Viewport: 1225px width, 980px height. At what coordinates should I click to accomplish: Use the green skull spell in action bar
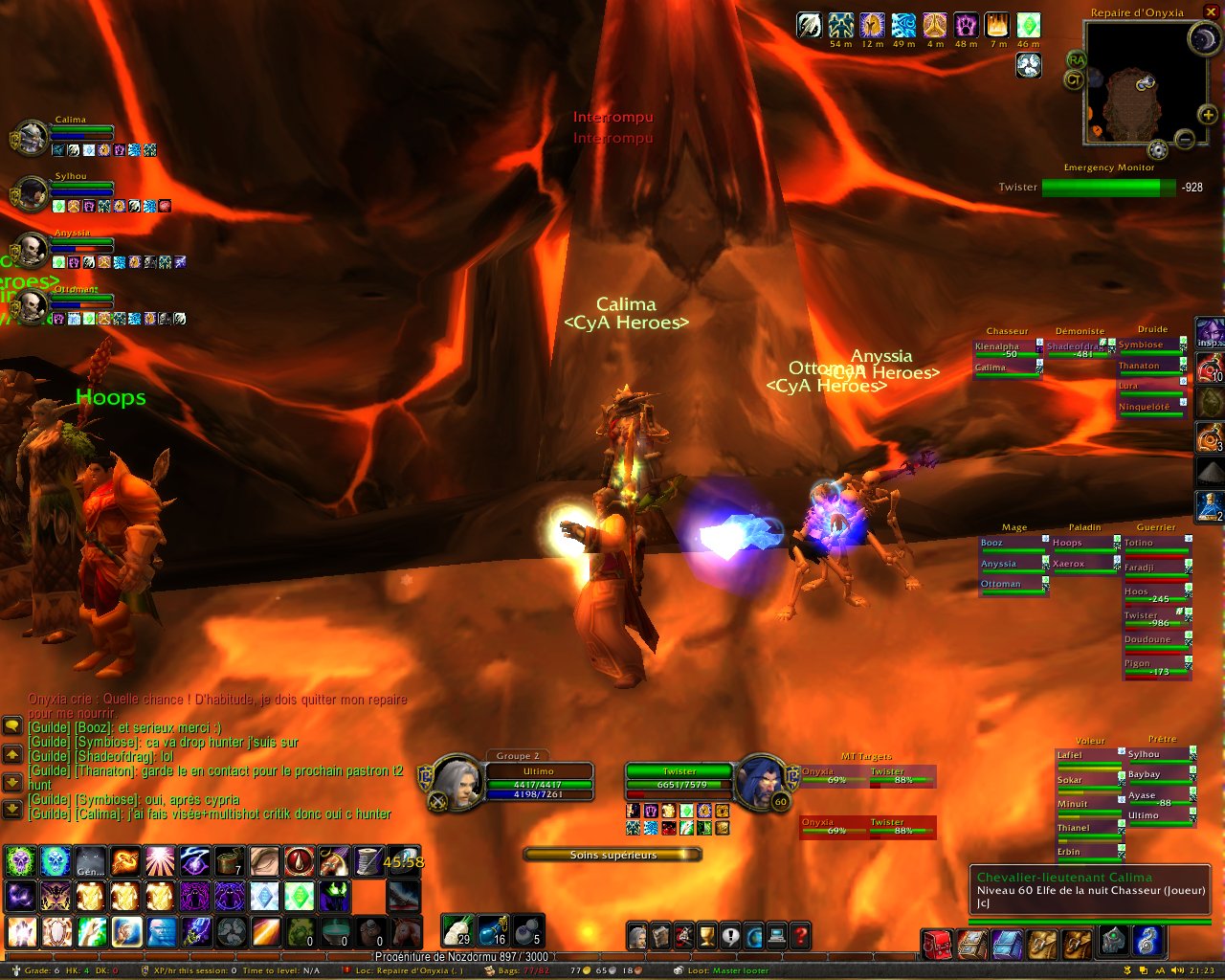pos(21,861)
